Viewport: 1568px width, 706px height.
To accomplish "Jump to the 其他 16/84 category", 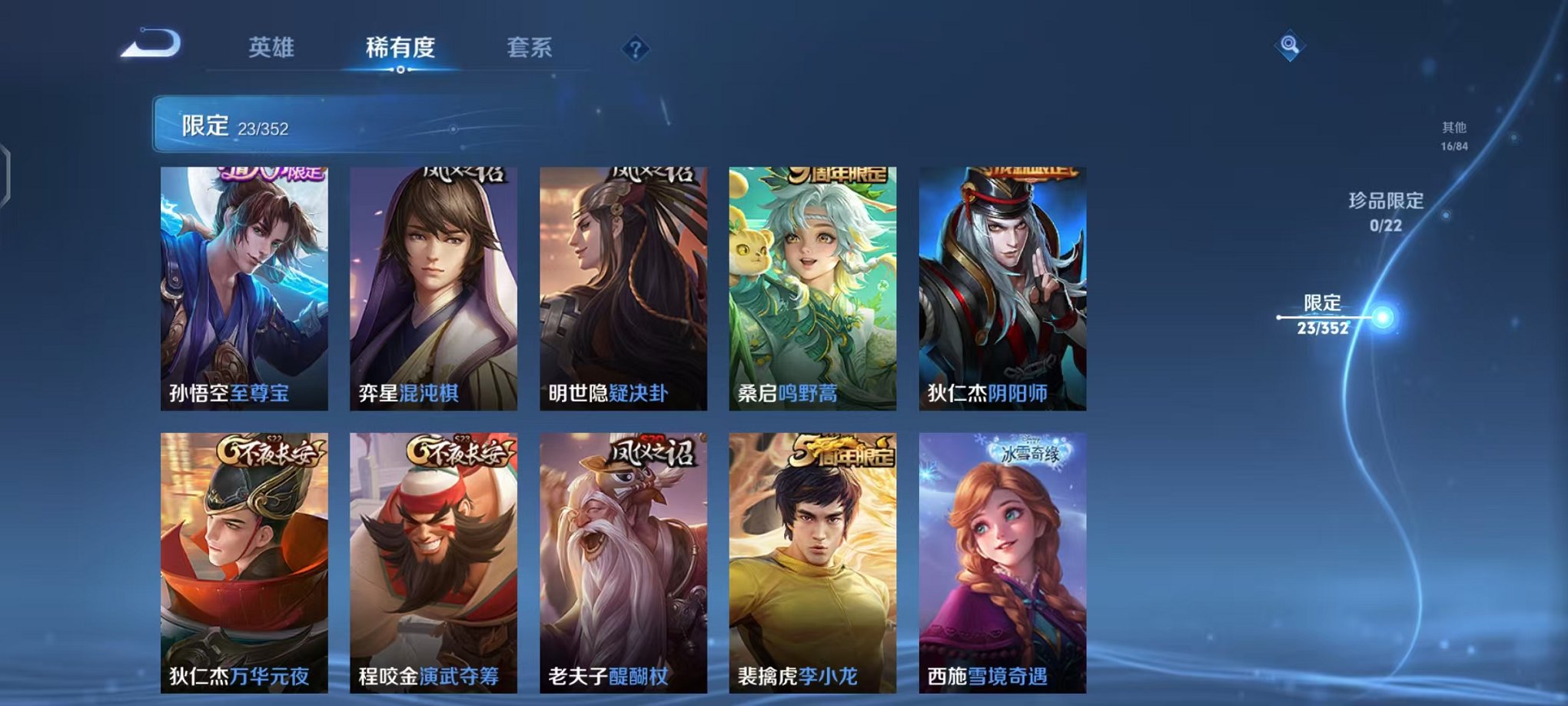I will (1453, 136).
